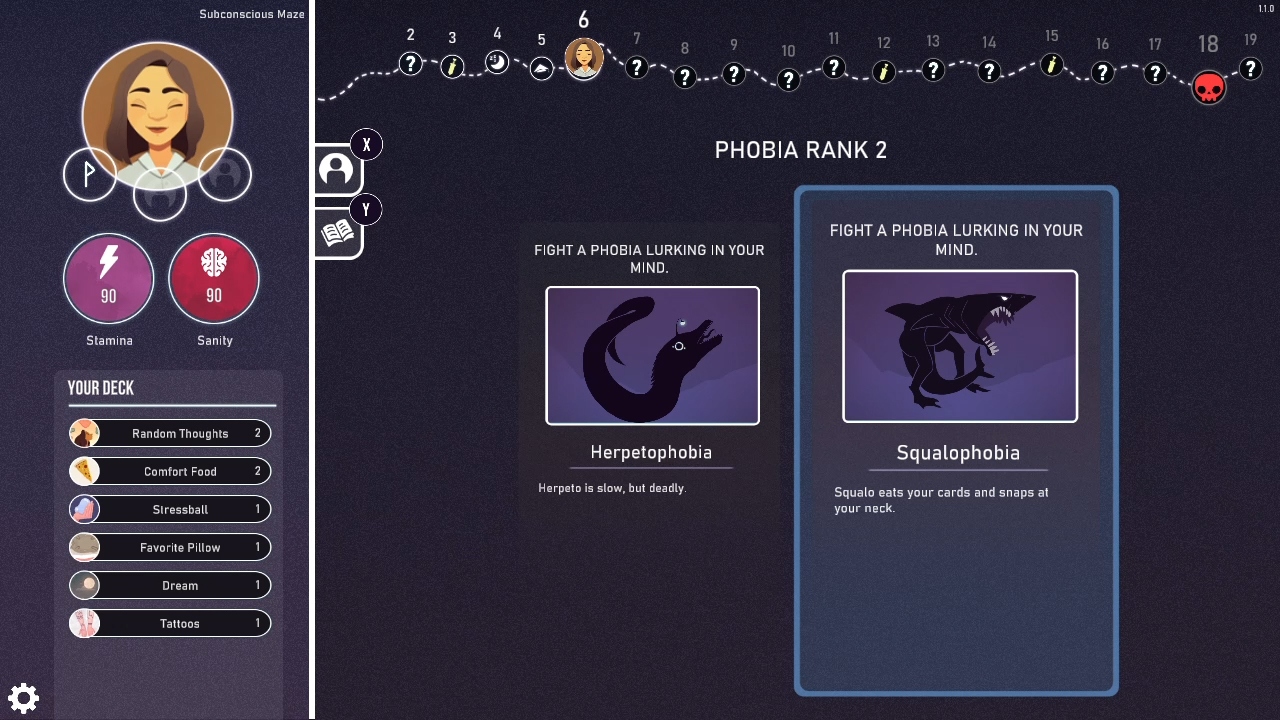This screenshot has width=1280, height=720.
Task: Click the Squalophobia shark image
Action: 959,346
